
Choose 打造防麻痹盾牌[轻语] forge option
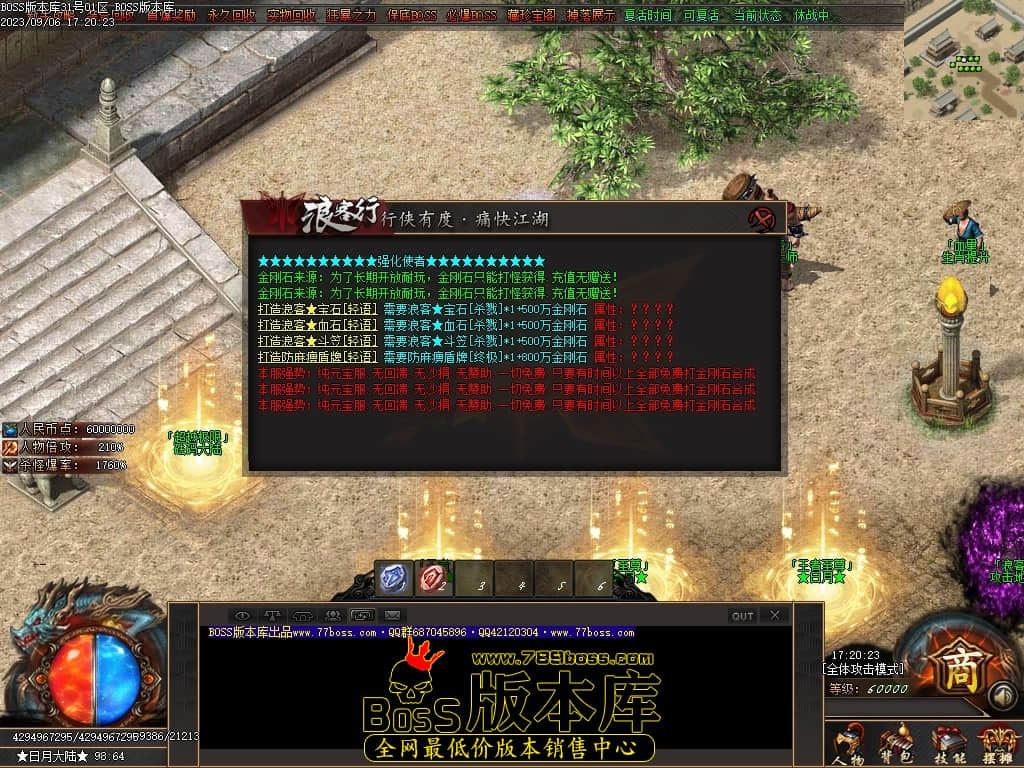tap(317, 357)
